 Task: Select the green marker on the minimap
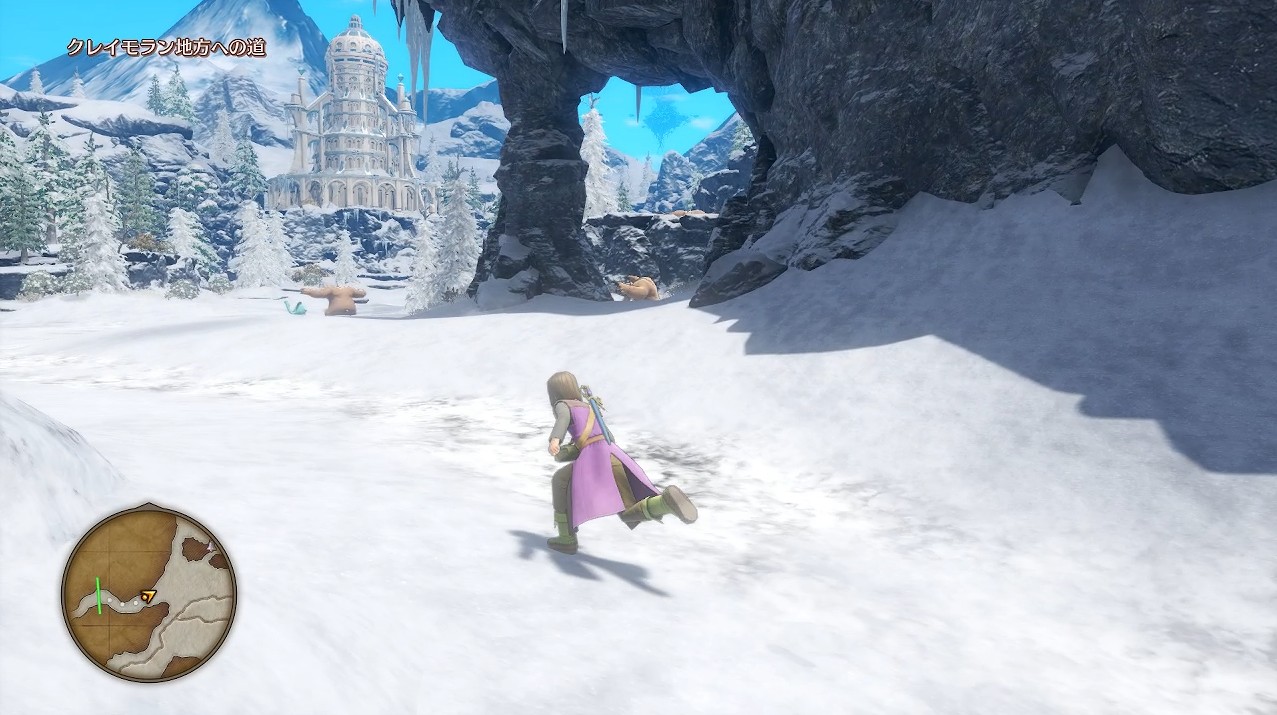(100, 596)
